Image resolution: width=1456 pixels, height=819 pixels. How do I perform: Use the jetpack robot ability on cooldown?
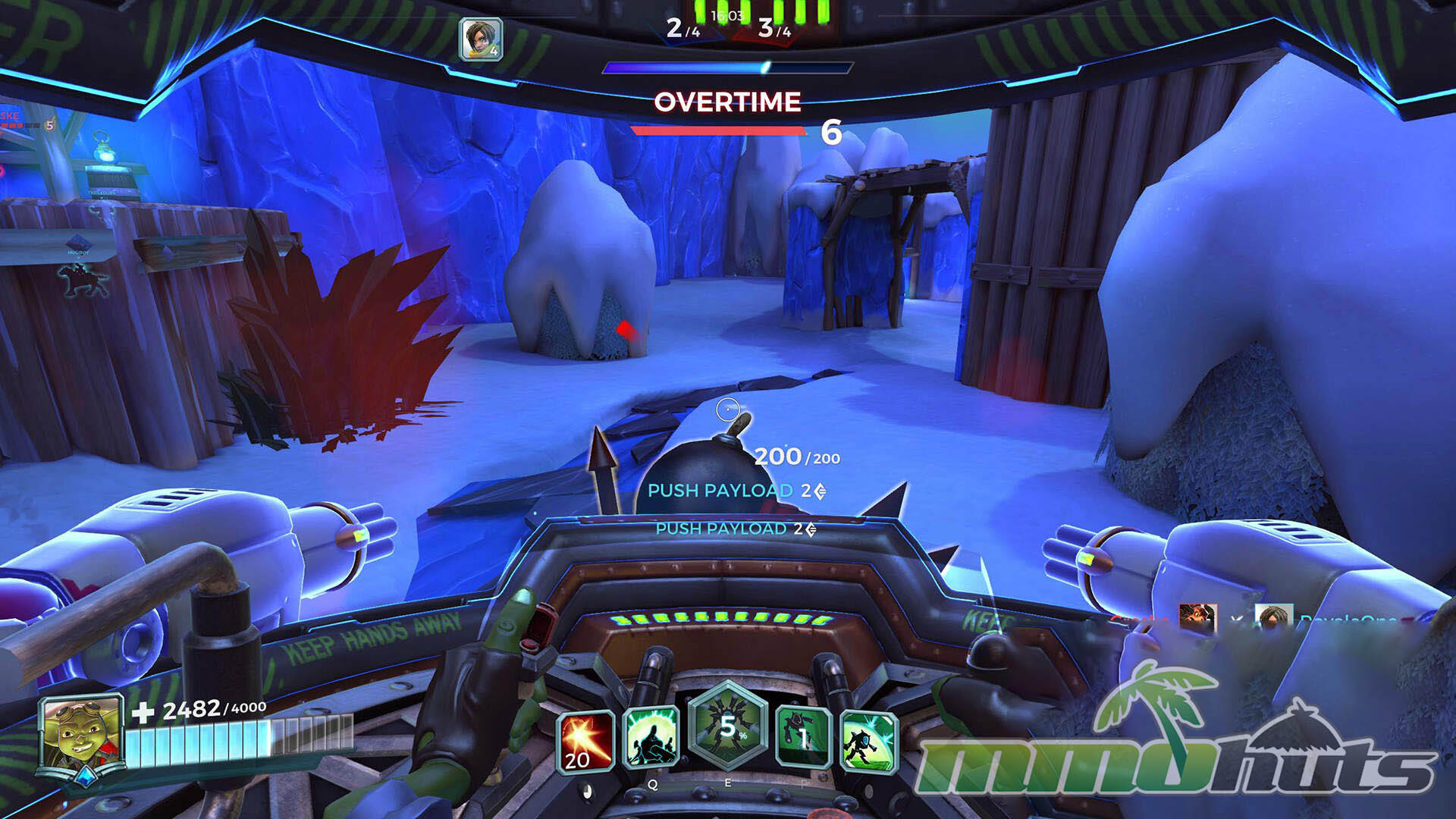point(804,737)
